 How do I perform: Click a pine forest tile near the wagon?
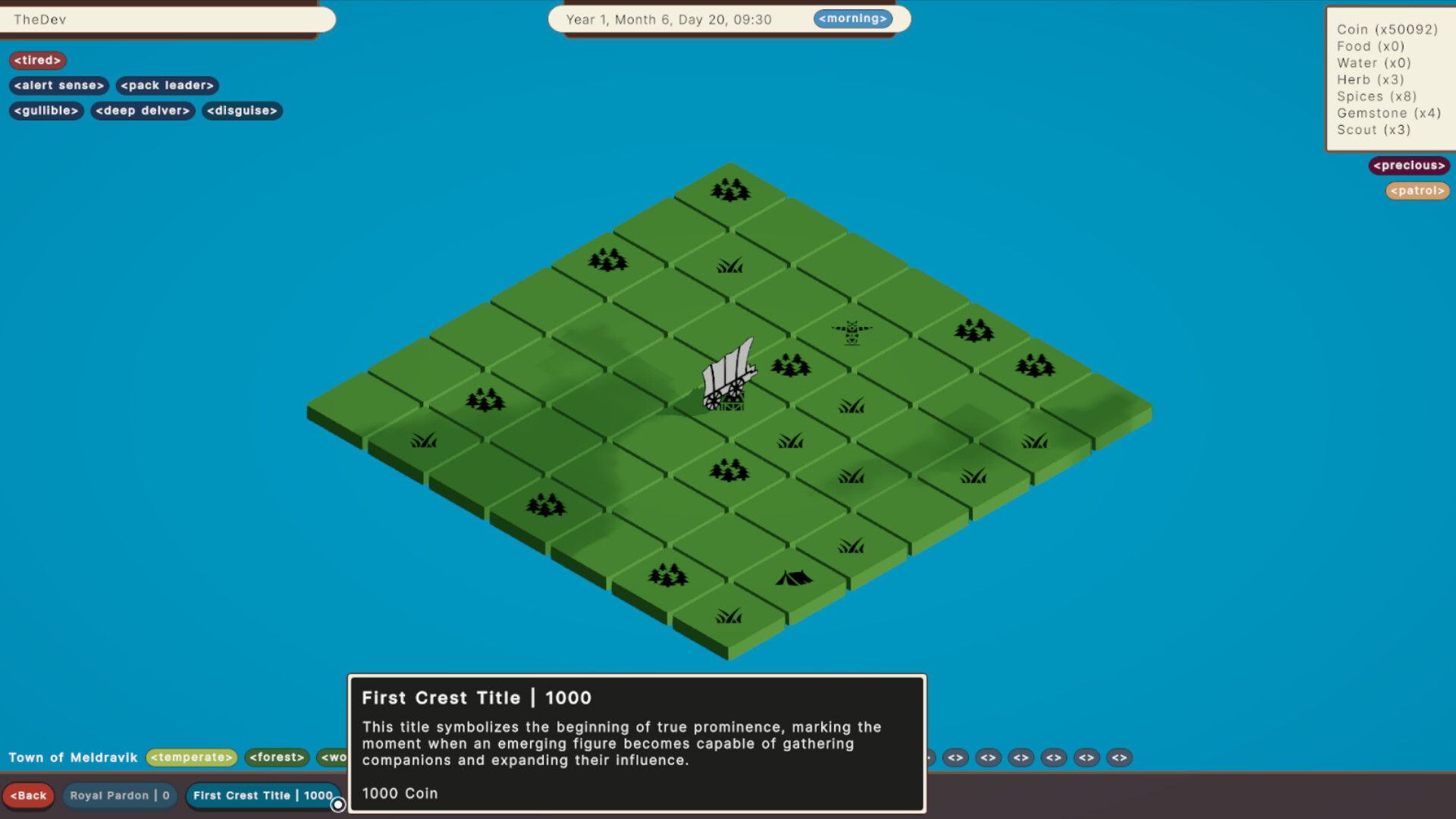pos(792,365)
